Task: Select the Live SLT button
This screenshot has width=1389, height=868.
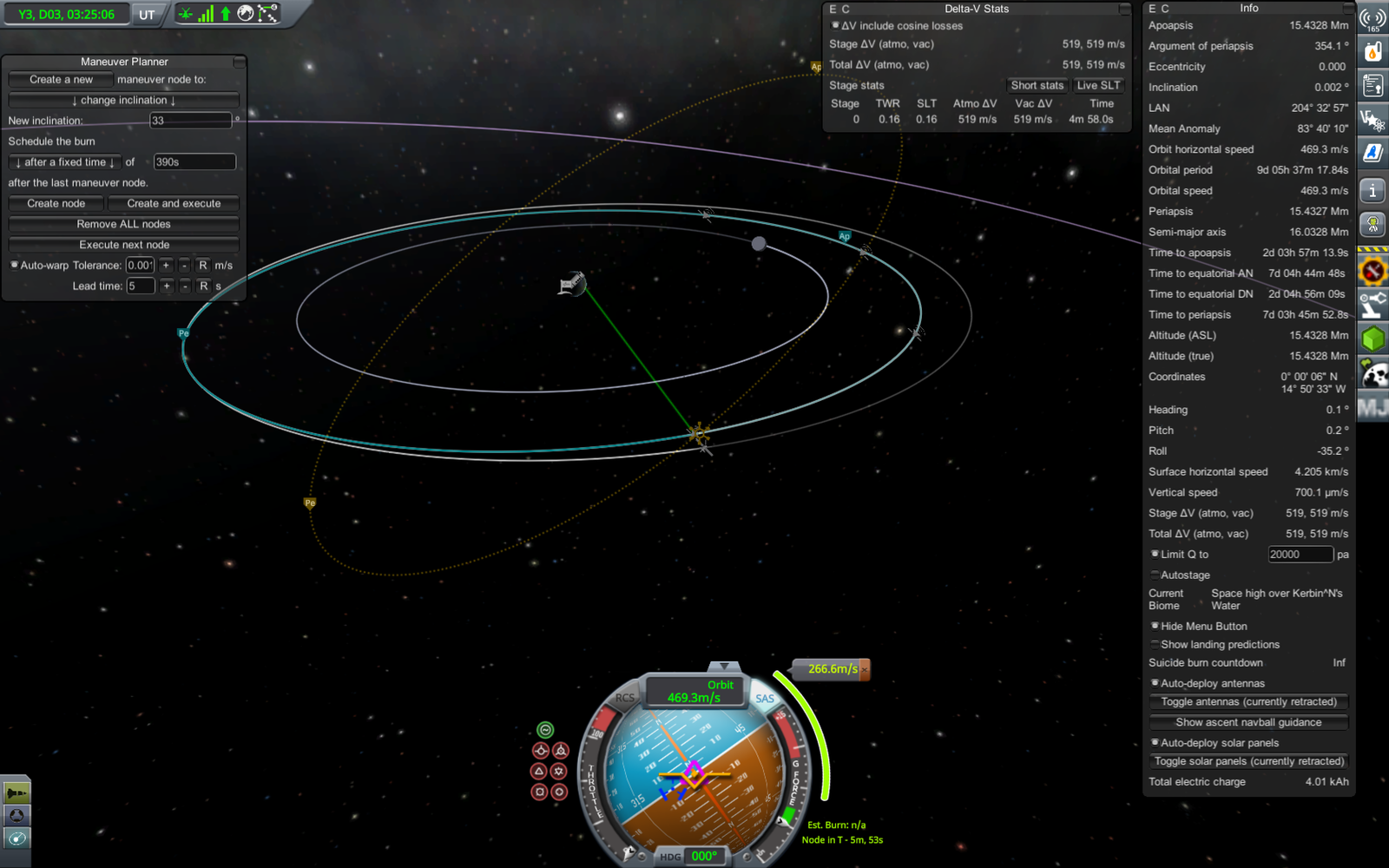Action: click(1098, 85)
